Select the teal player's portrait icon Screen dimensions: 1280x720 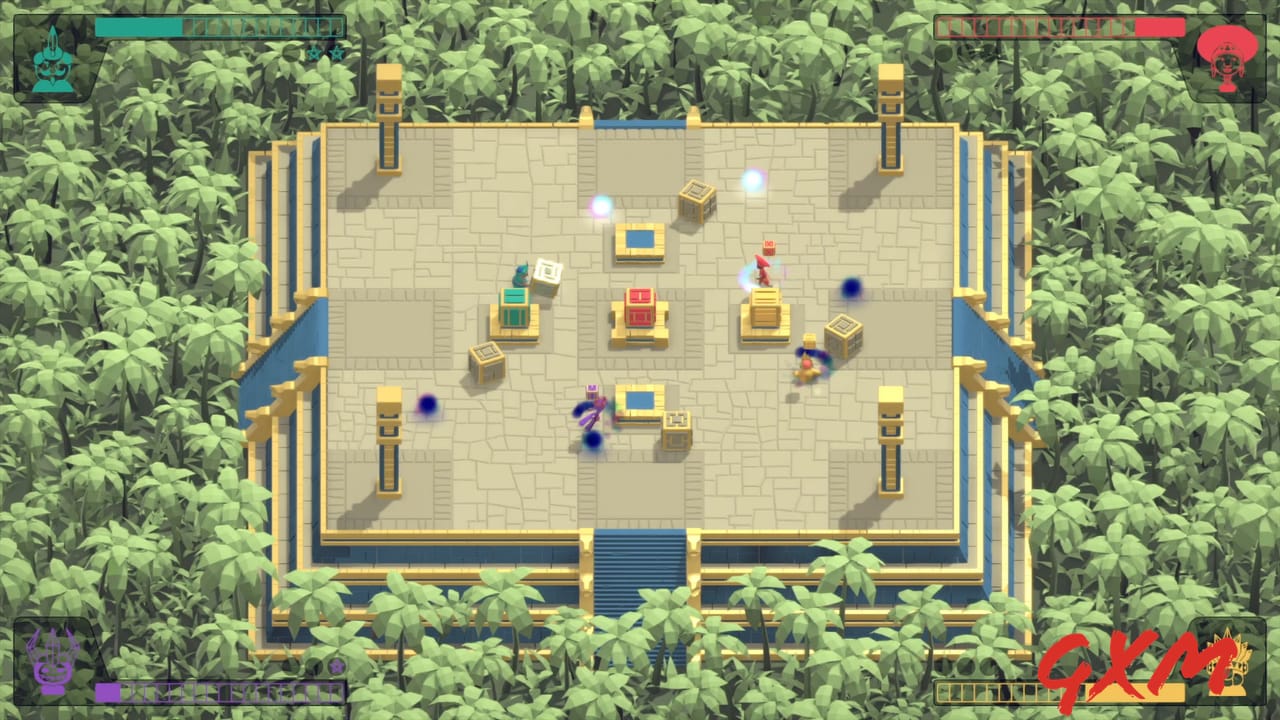pos(55,60)
